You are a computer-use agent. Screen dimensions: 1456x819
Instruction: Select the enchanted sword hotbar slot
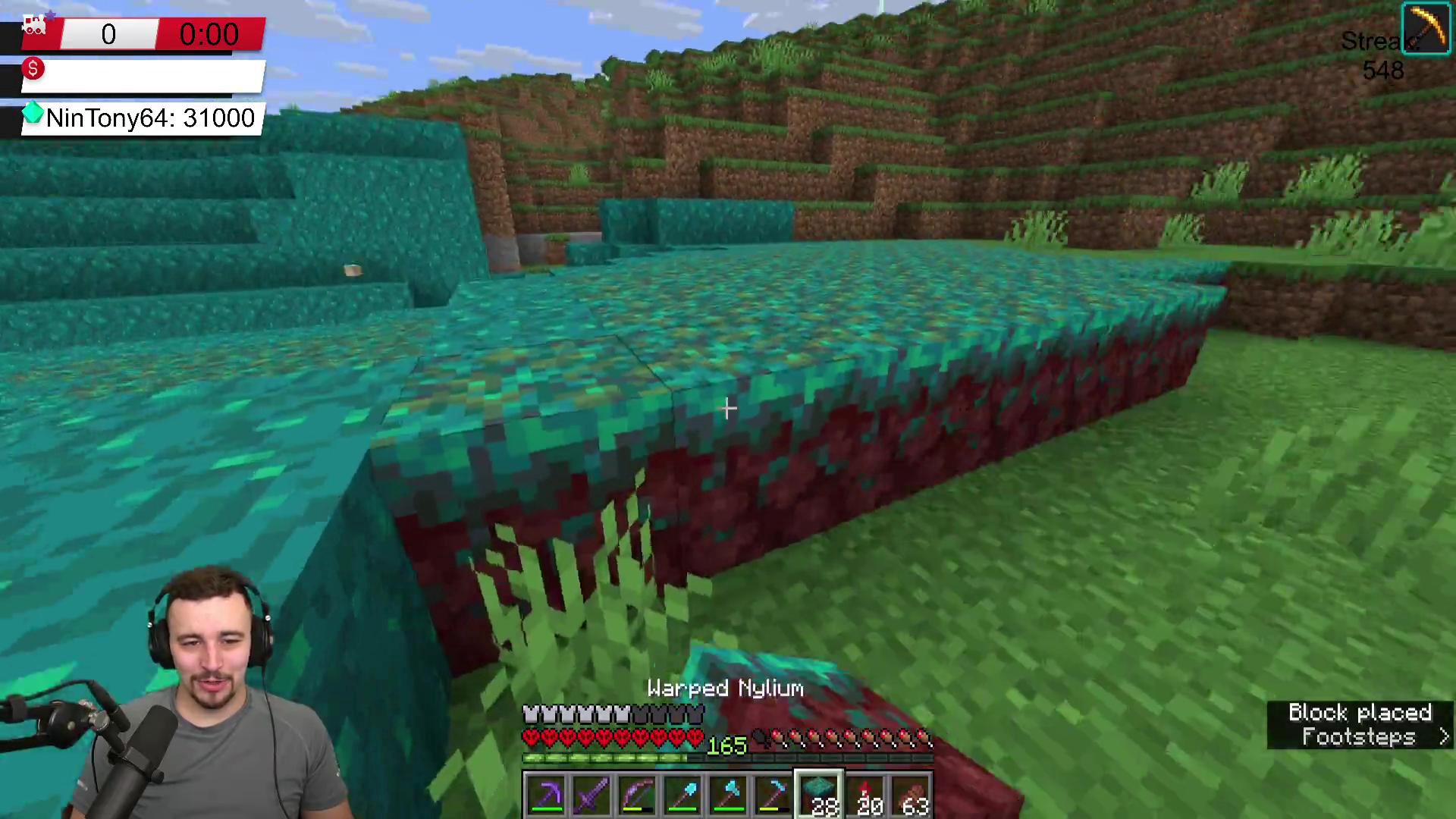click(591, 795)
